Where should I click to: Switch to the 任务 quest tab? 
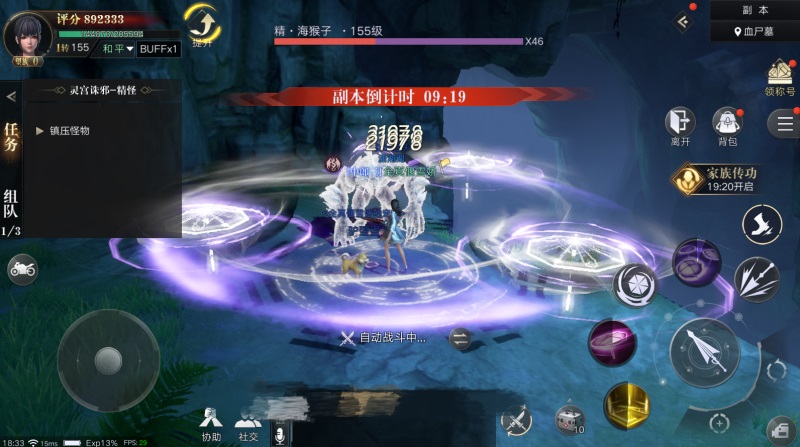(11, 138)
